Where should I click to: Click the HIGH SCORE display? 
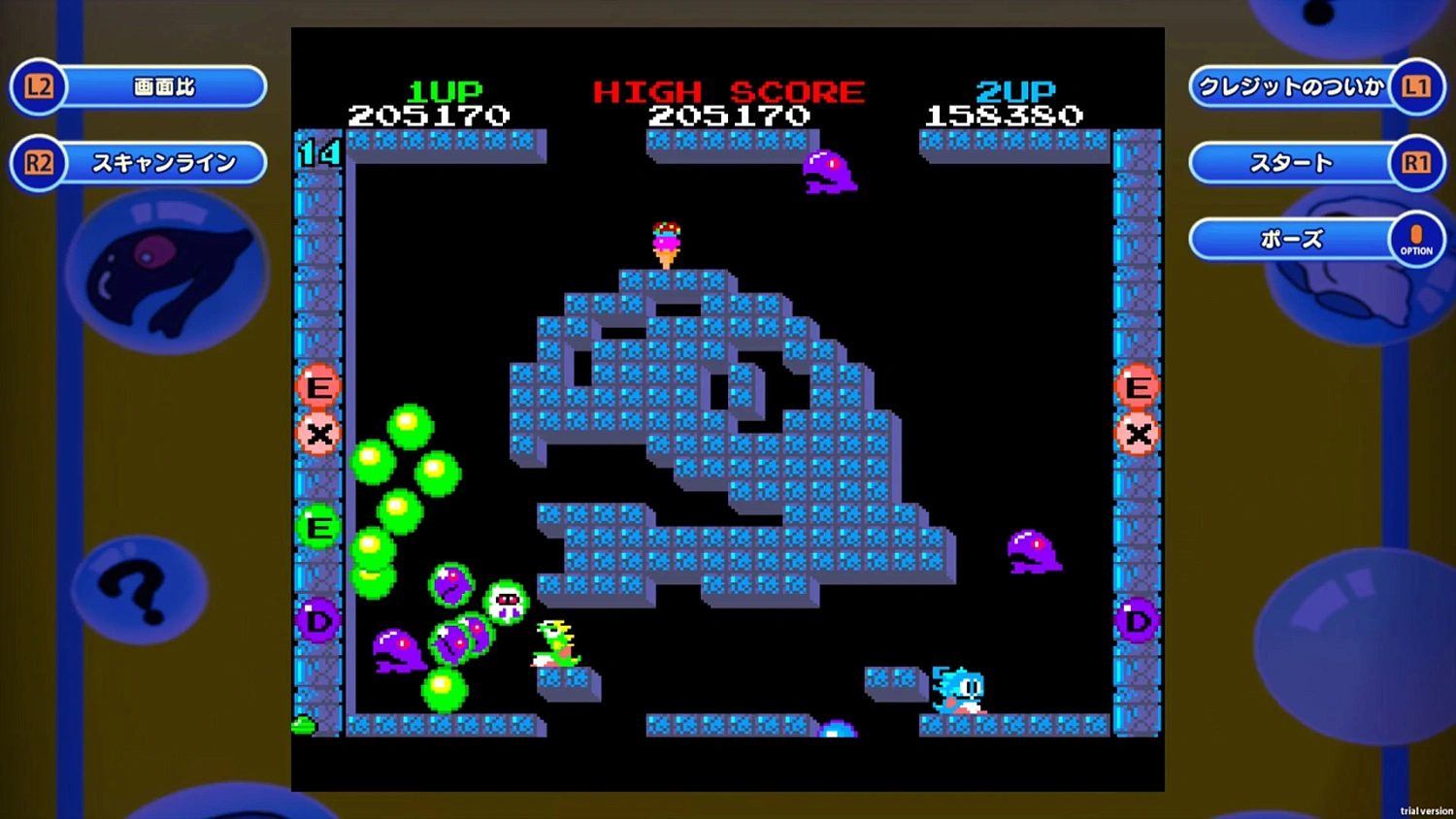coord(728,104)
